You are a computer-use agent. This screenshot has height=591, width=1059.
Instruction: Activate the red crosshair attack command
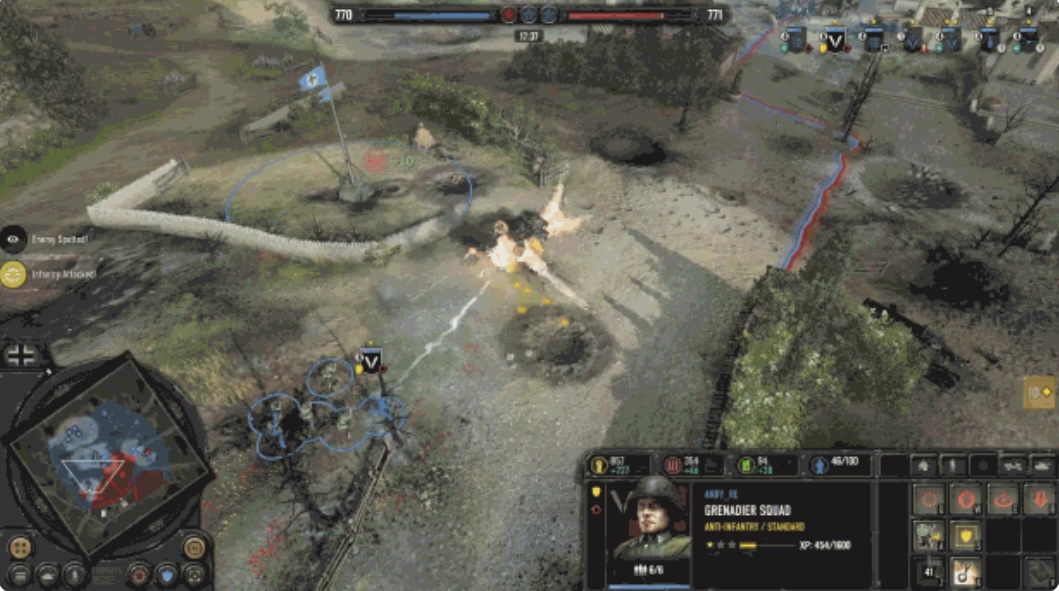pos(929,499)
